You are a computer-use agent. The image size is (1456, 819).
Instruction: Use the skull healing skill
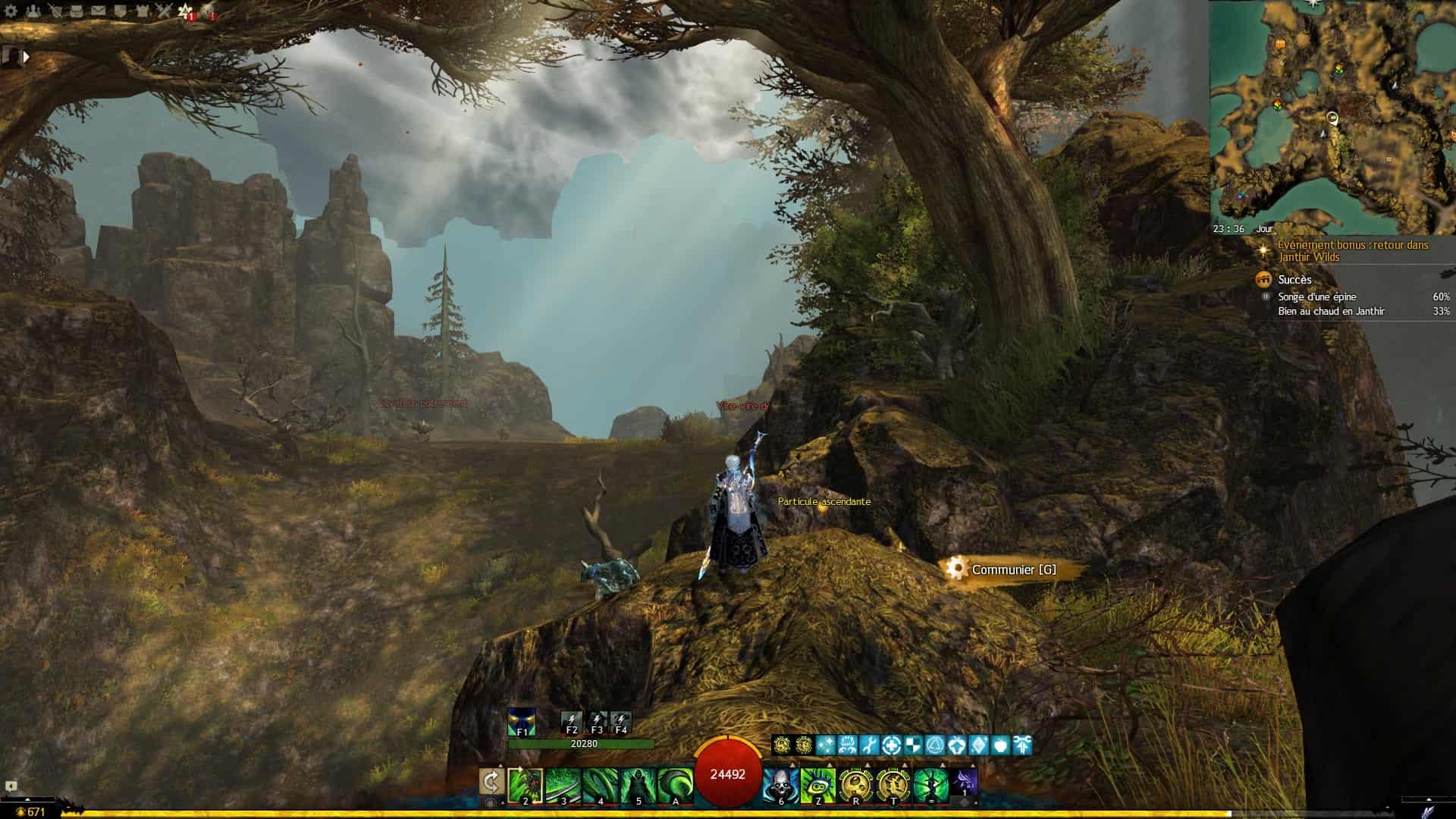pyautogui.click(x=780, y=785)
